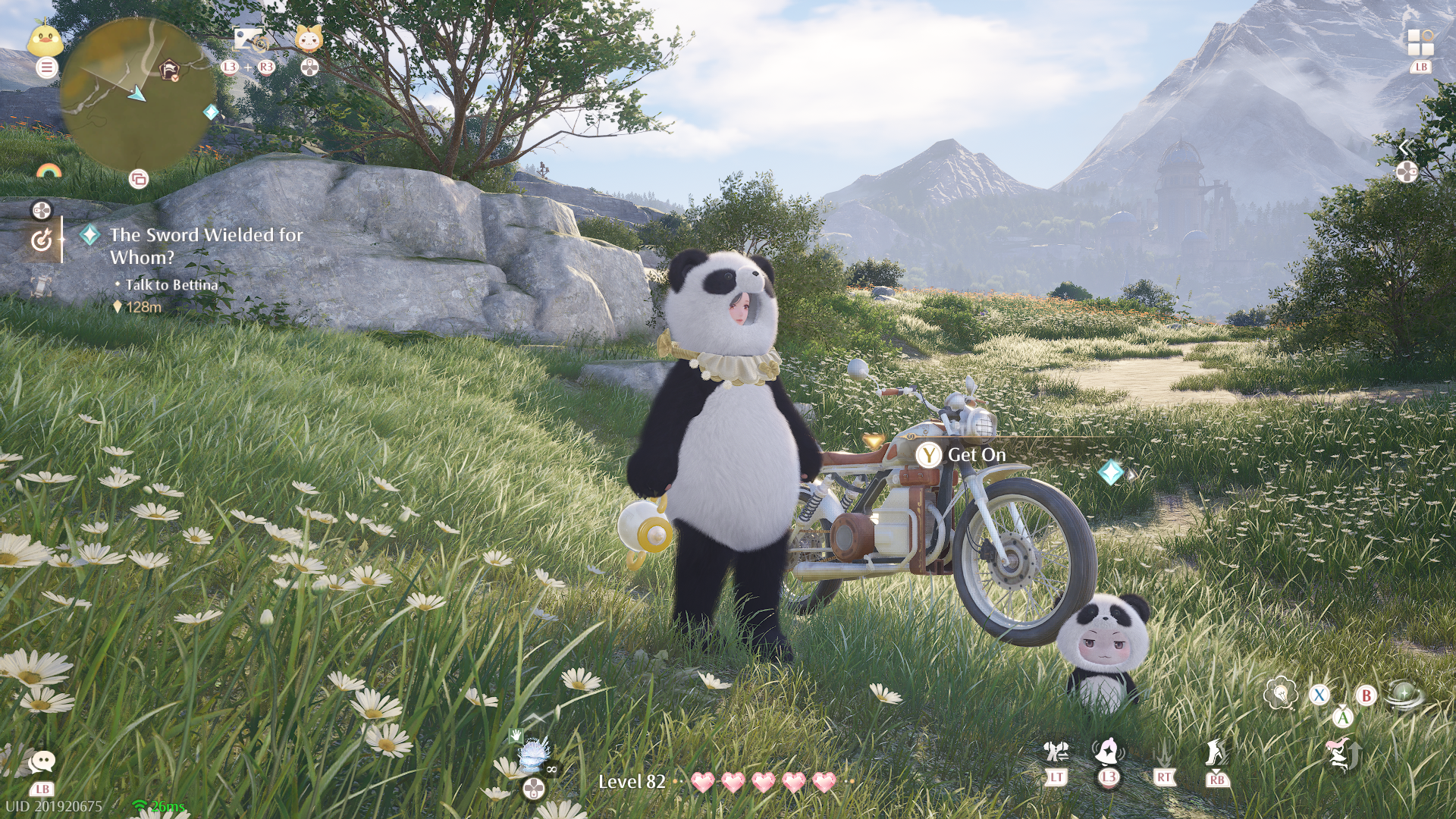Open the chat speech bubble icon
Screen dimensions: 1456x819
[42, 761]
